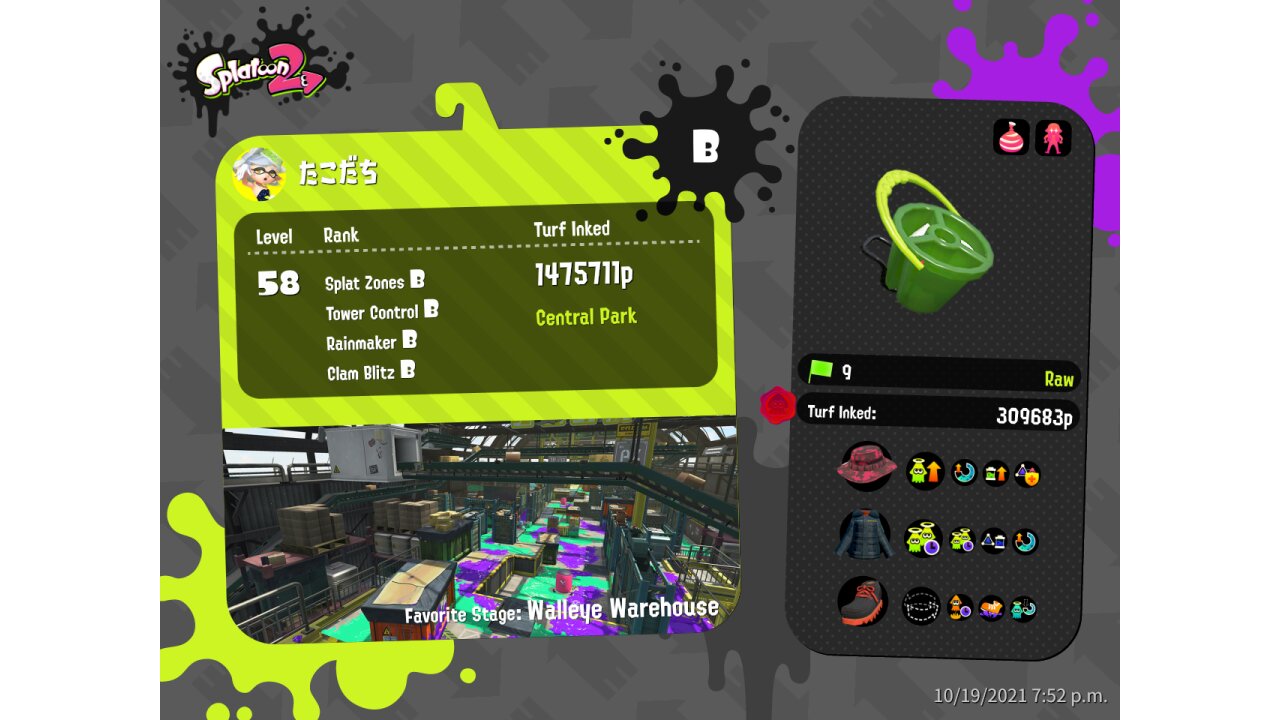The height and width of the screenshot is (720, 1280).
Task: Click the jacket's main ability icon
Action: click(923, 539)
